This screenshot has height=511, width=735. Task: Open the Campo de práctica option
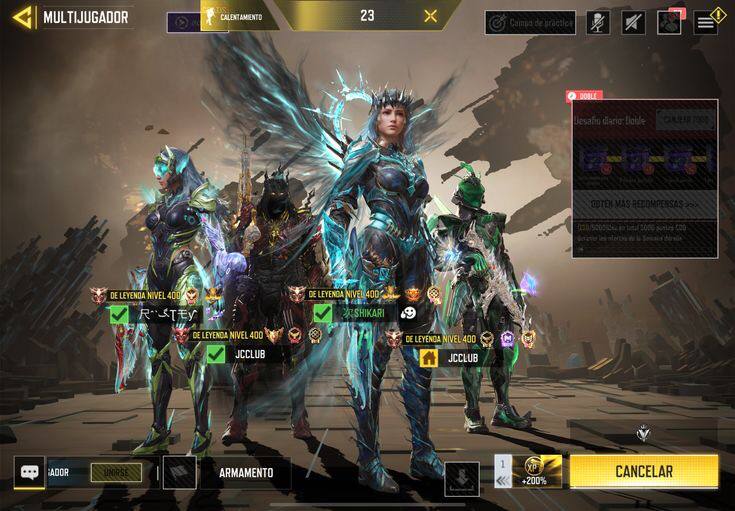pos(530,22)
